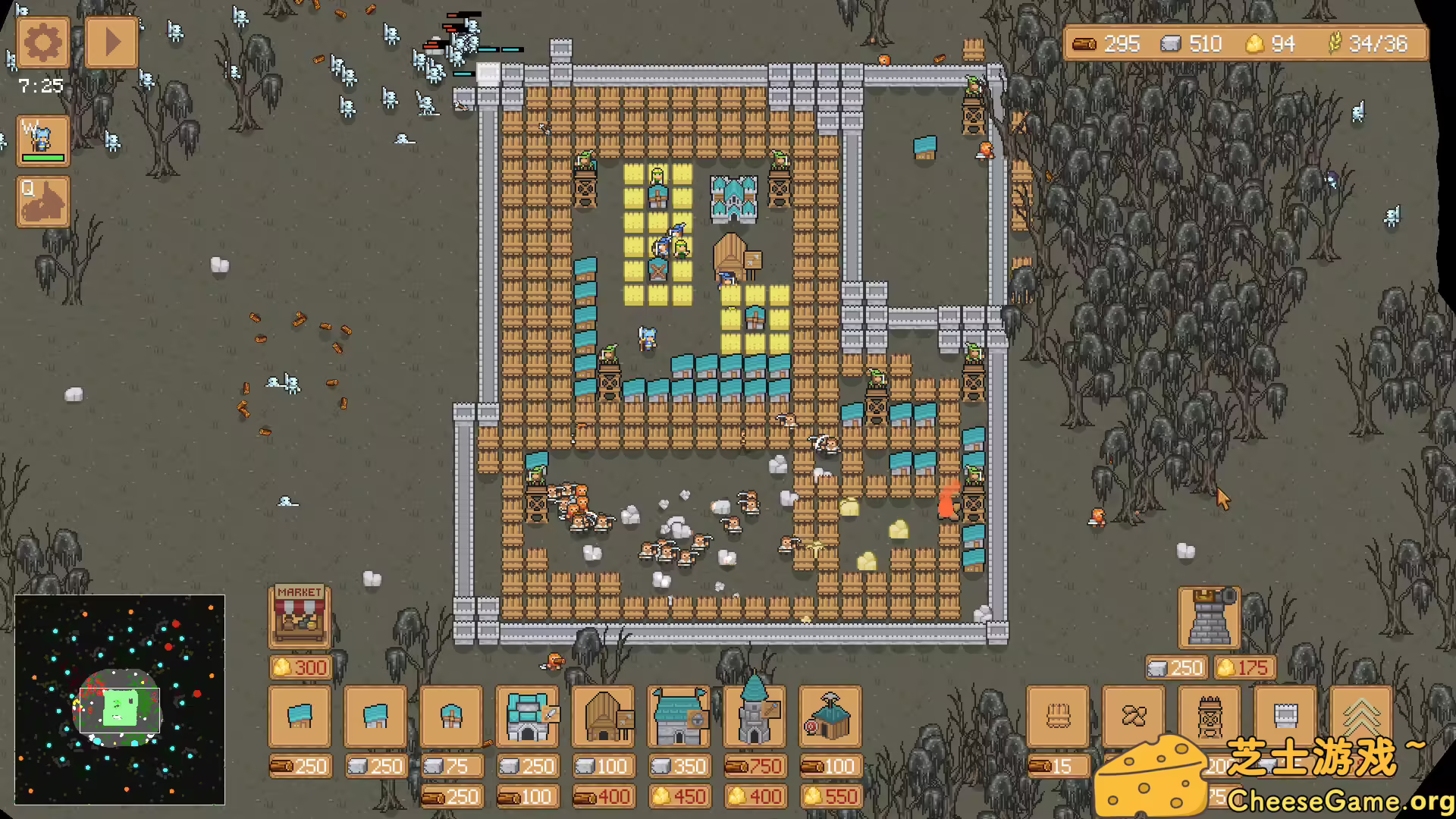The height and width of the screenshot is (819, 1456).
Task: Select the windmill building icon
Action: tap(451, 717)
